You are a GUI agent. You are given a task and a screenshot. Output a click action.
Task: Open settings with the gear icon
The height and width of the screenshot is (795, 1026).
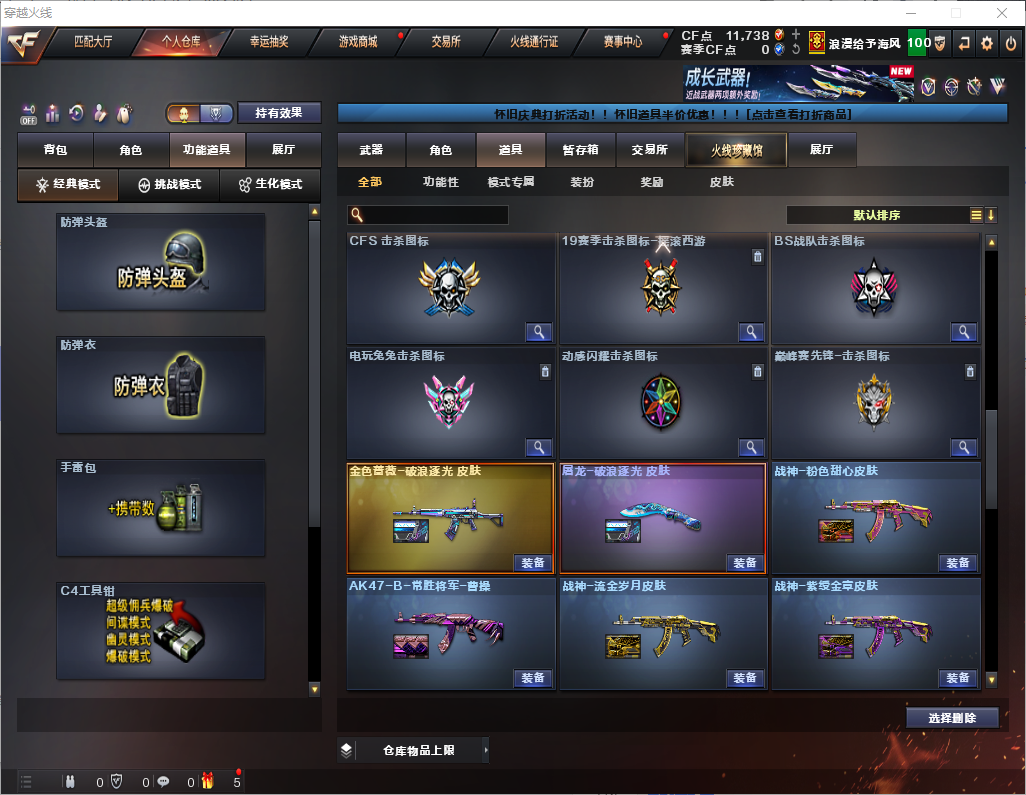[x=987, y=43]
